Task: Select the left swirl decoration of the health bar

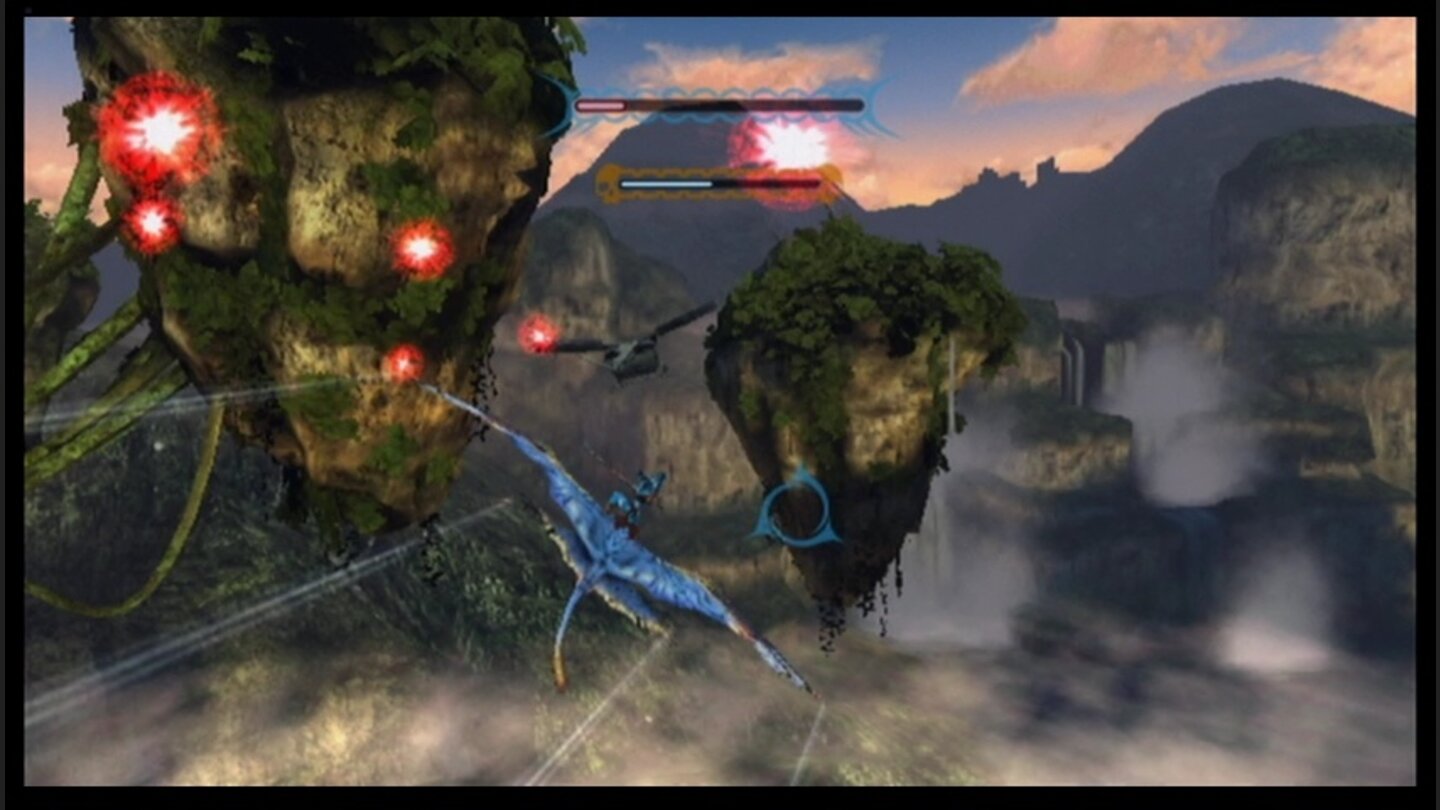Action: 558,104
